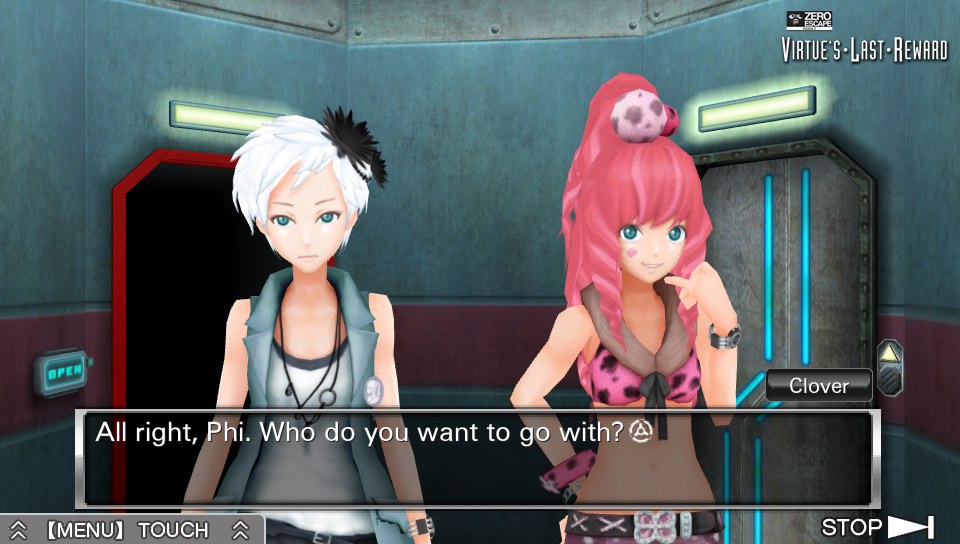Advance the dialogue text box

pos(478,459)
